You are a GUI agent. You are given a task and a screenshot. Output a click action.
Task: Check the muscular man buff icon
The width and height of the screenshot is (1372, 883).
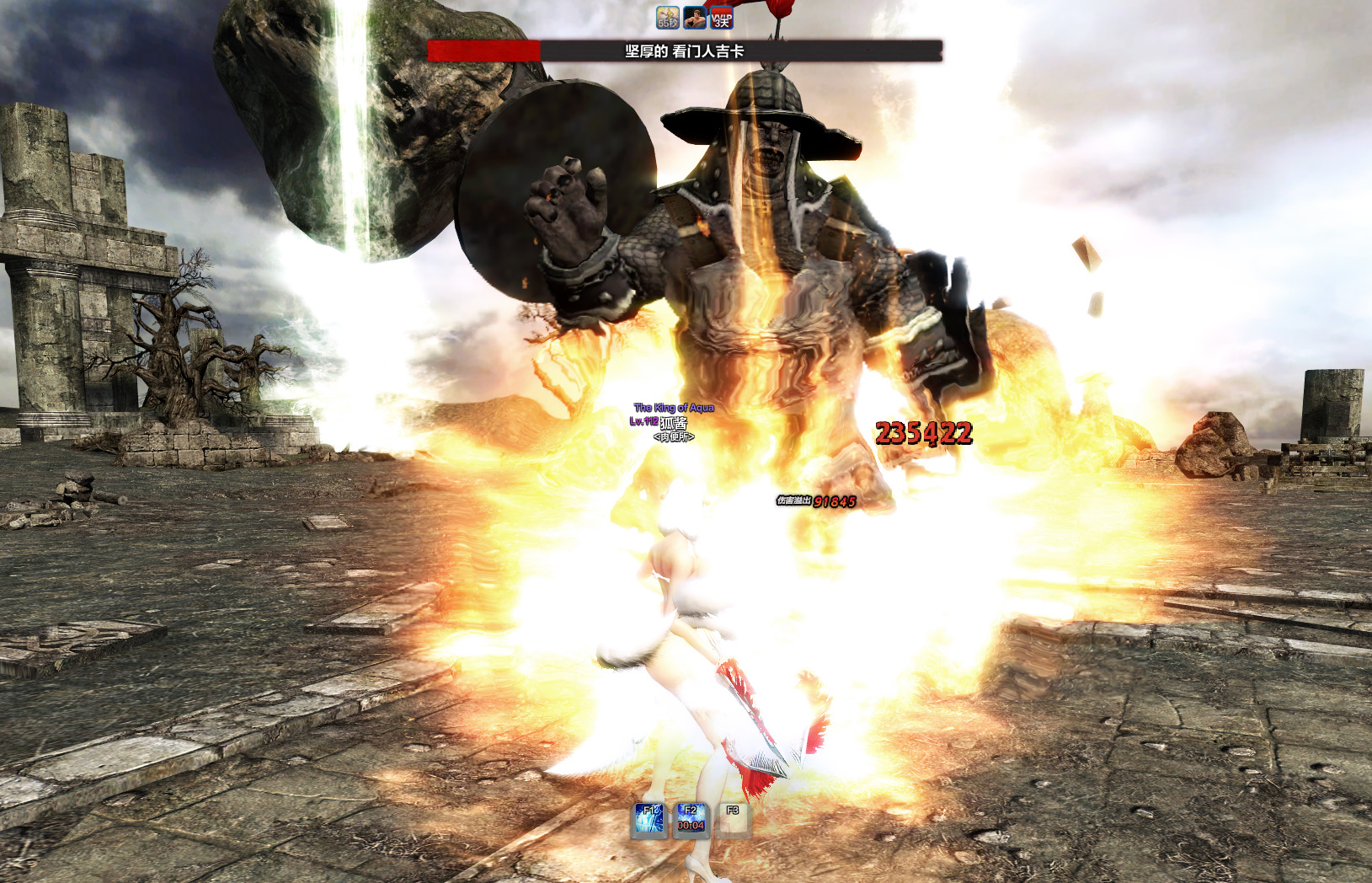695,17
